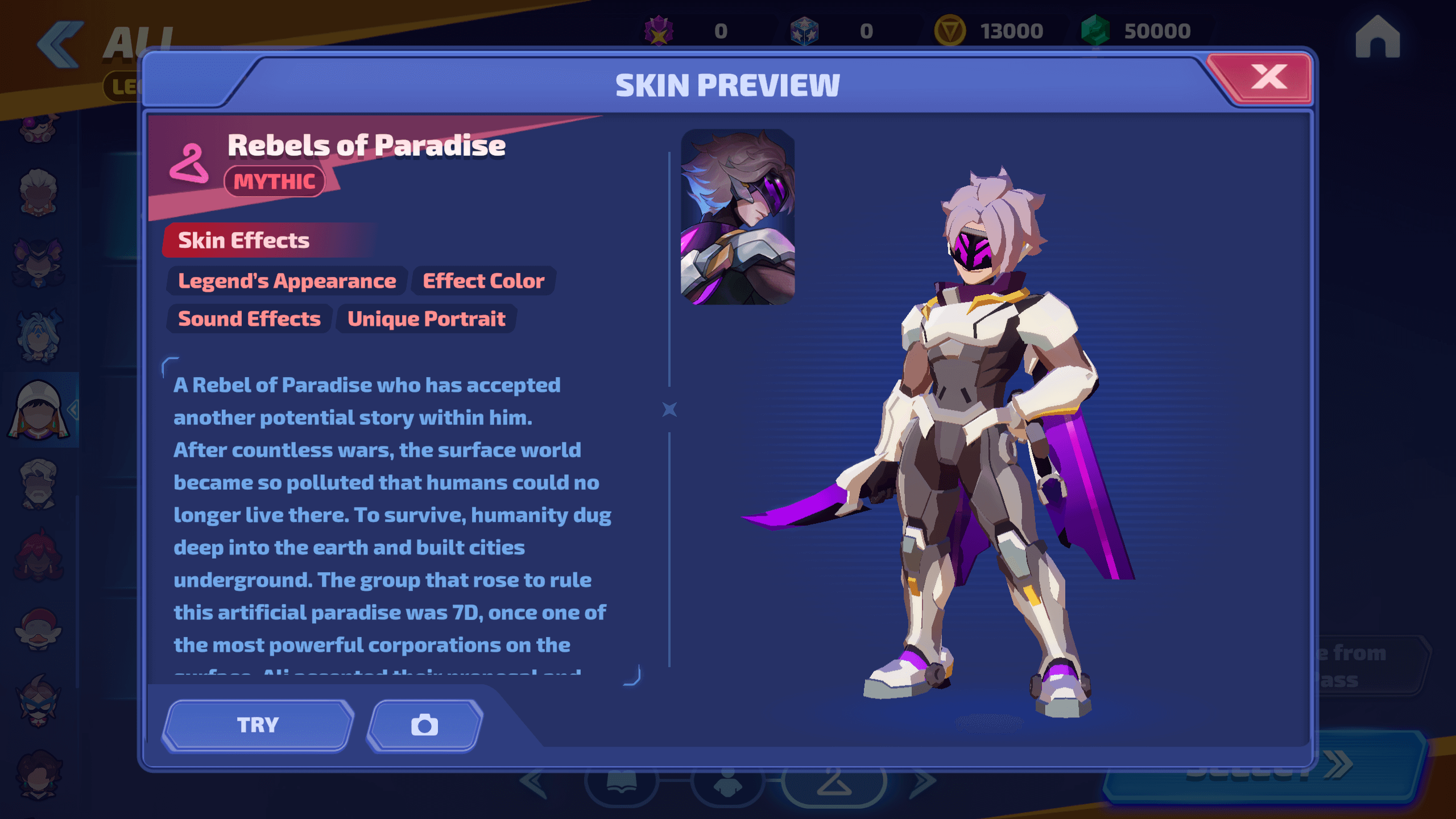Pick the red-capped legend portrait in sidebar
The height and width of the screenshot is (819, 1456).
(x=39, y=629)
